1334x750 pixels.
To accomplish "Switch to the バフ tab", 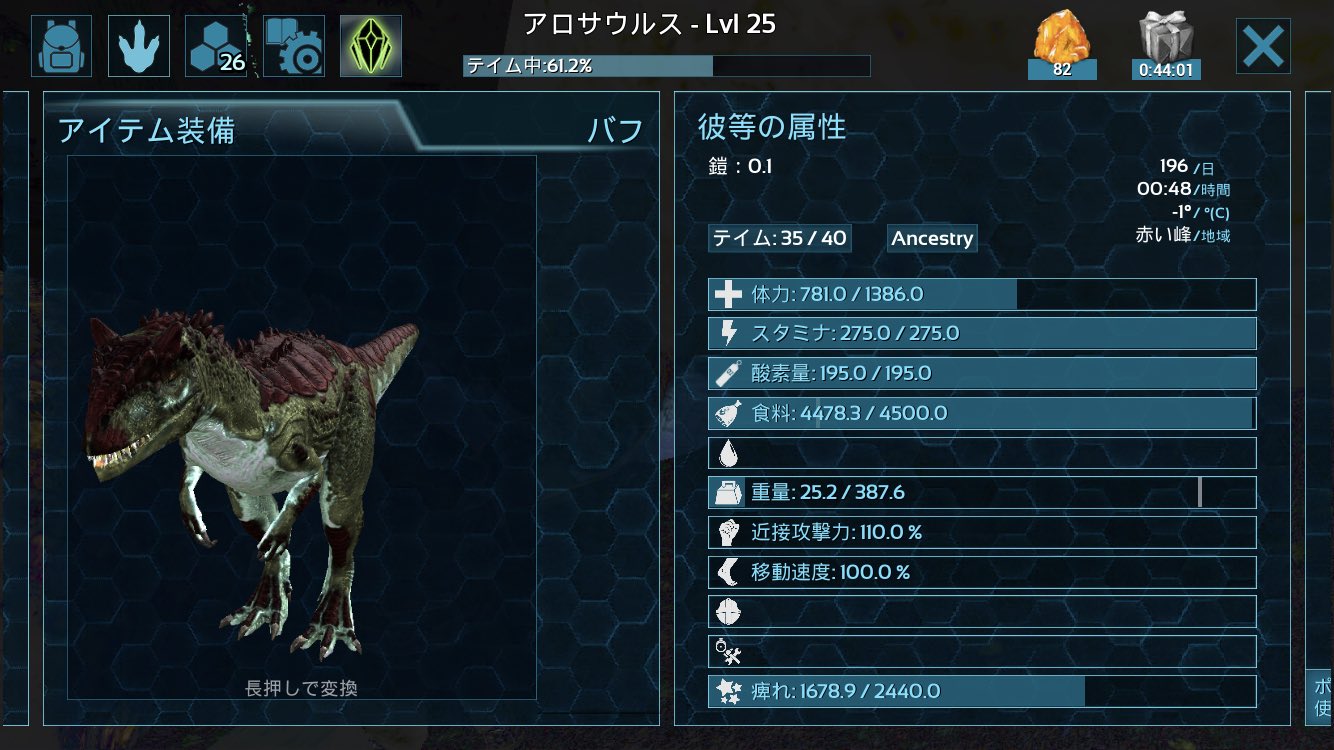I will pos(617,126).
